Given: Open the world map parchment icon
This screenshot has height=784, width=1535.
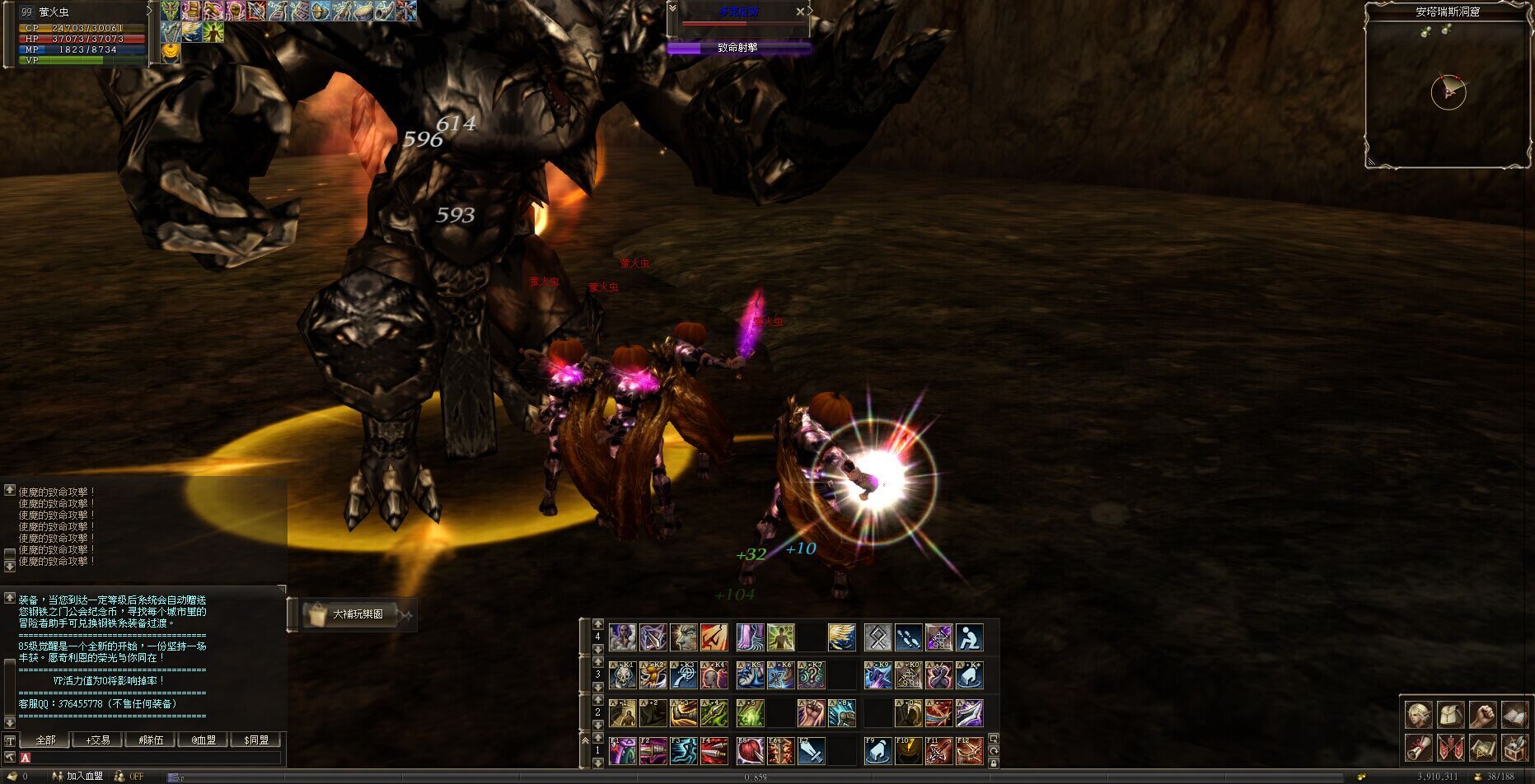Looking at the screenshot, I should pyautogui.click(x=1482, y=748).
